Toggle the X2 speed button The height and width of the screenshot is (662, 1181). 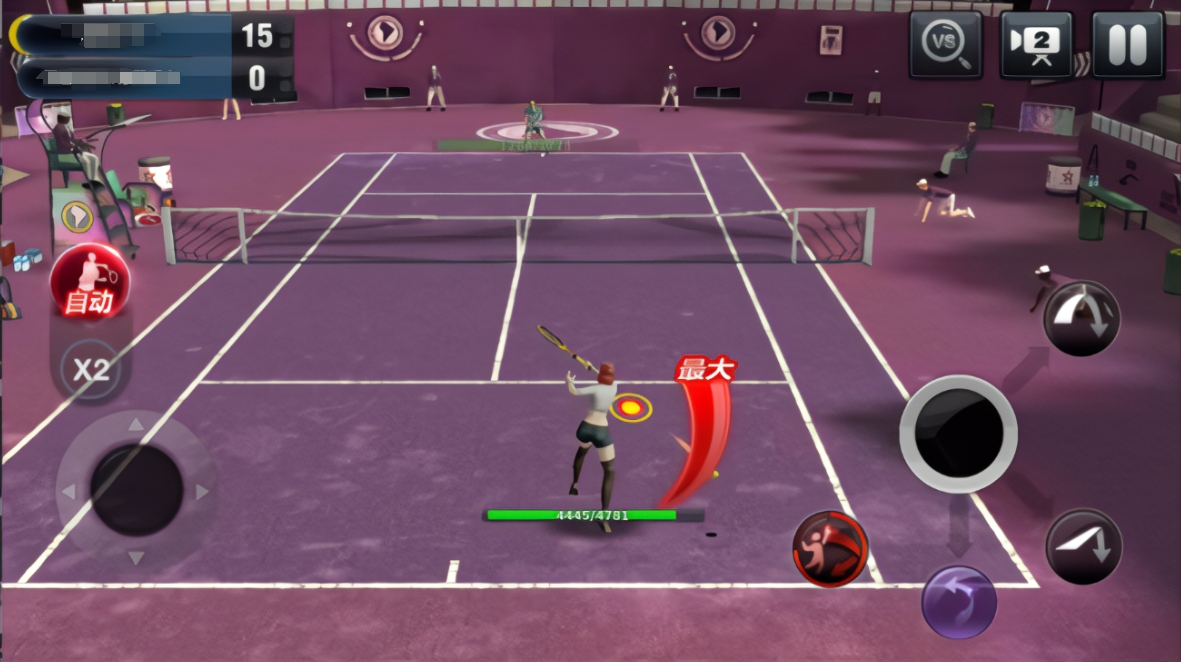coord(89,369)
